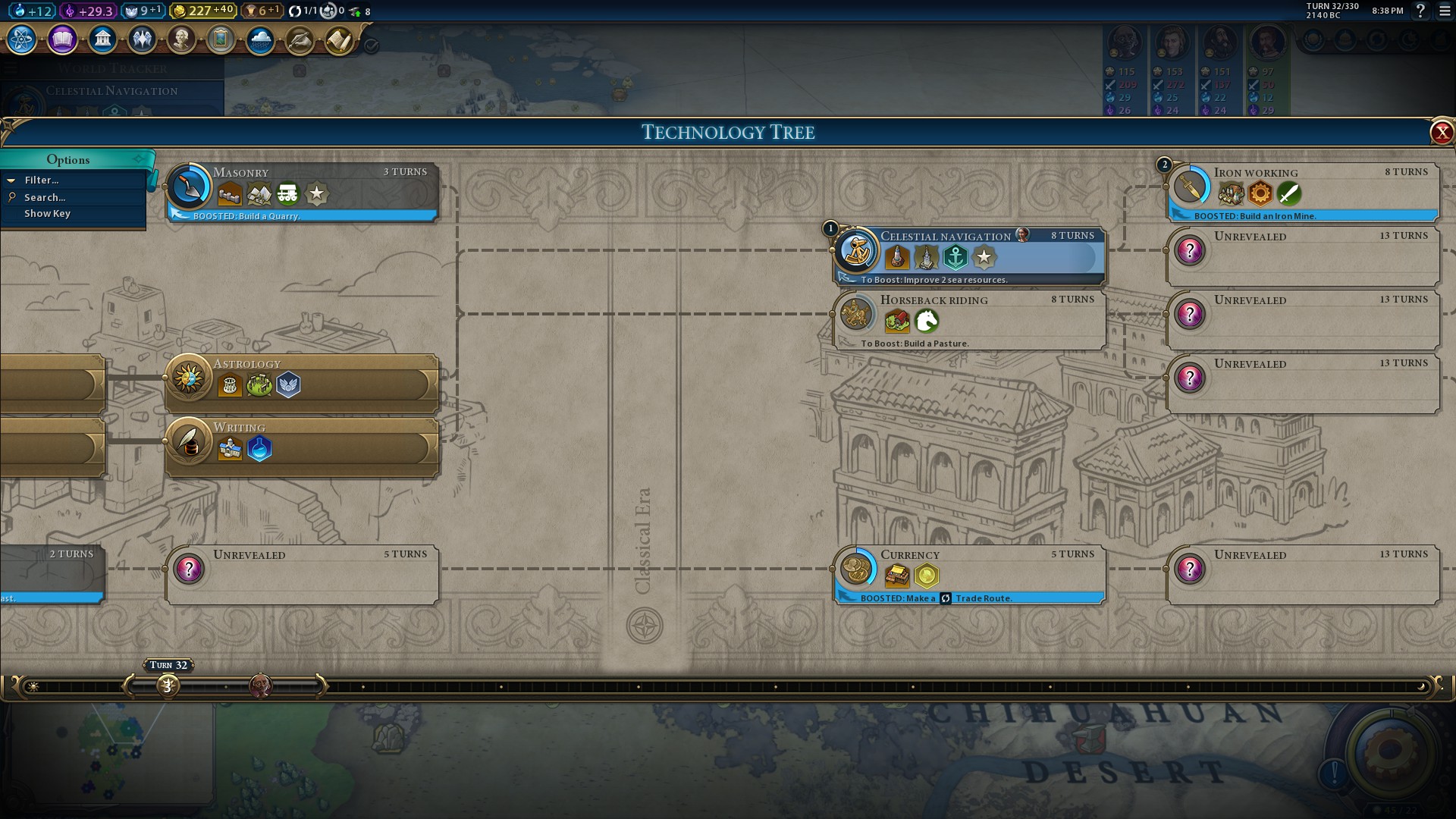Choose Horseback Riding technology
Viewport: 1456px width, 819px height.
[x=969, y=320]
